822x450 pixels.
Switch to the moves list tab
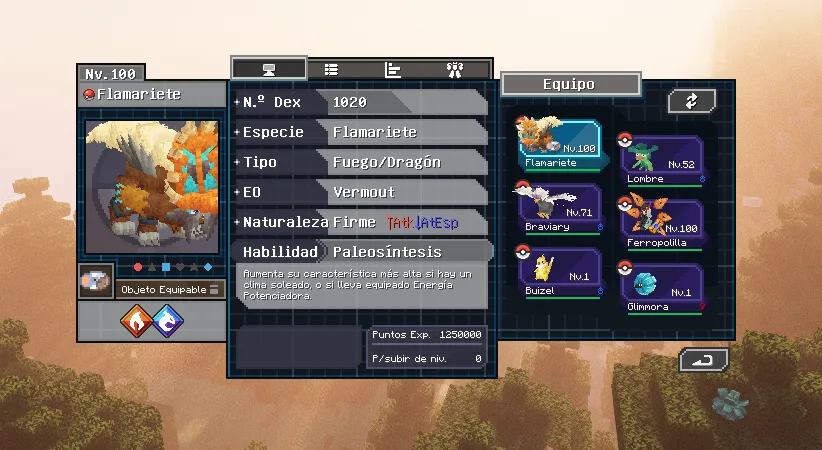coord(331,69)
